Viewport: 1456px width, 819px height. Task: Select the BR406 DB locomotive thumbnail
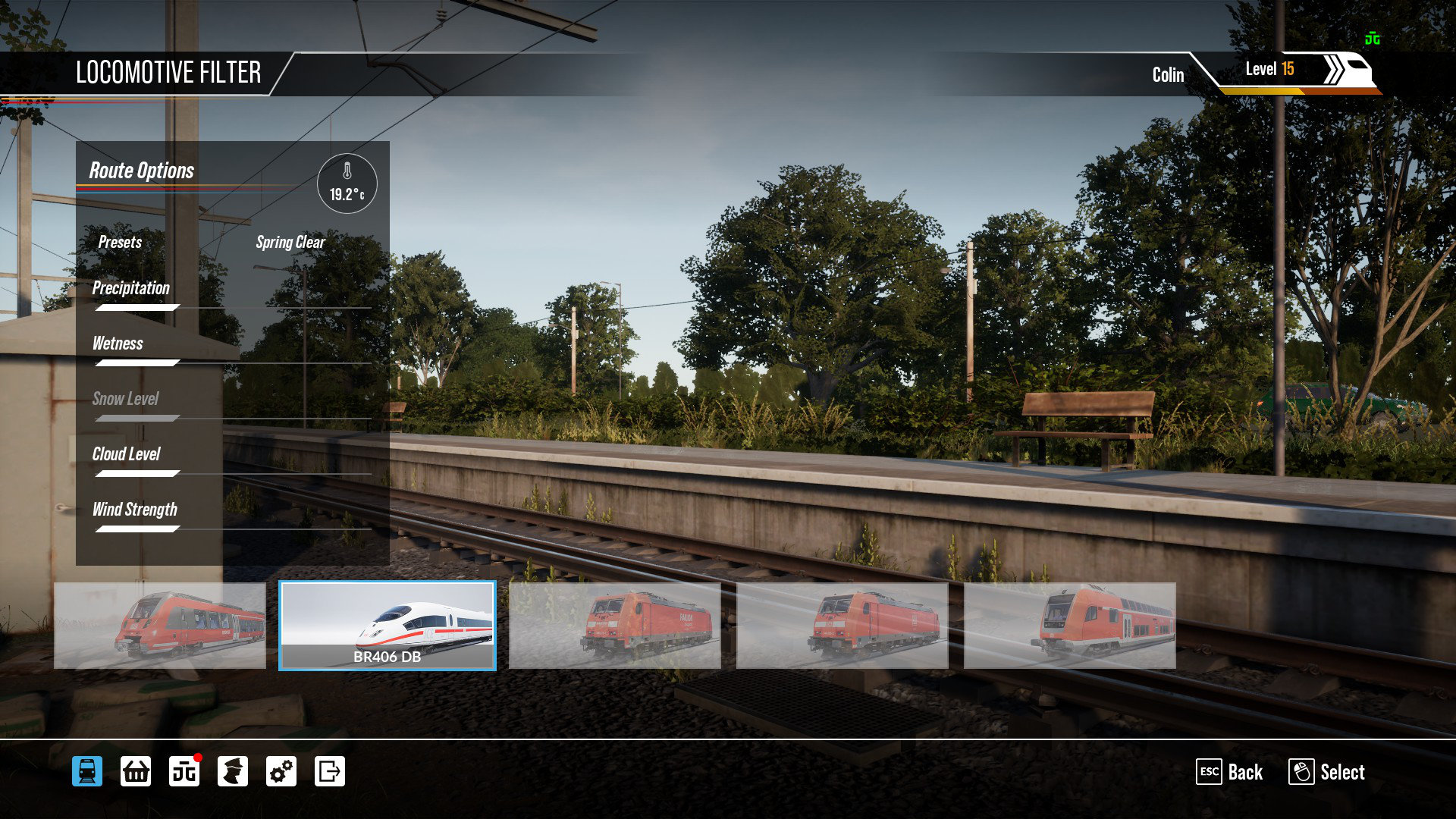(387, 626)
